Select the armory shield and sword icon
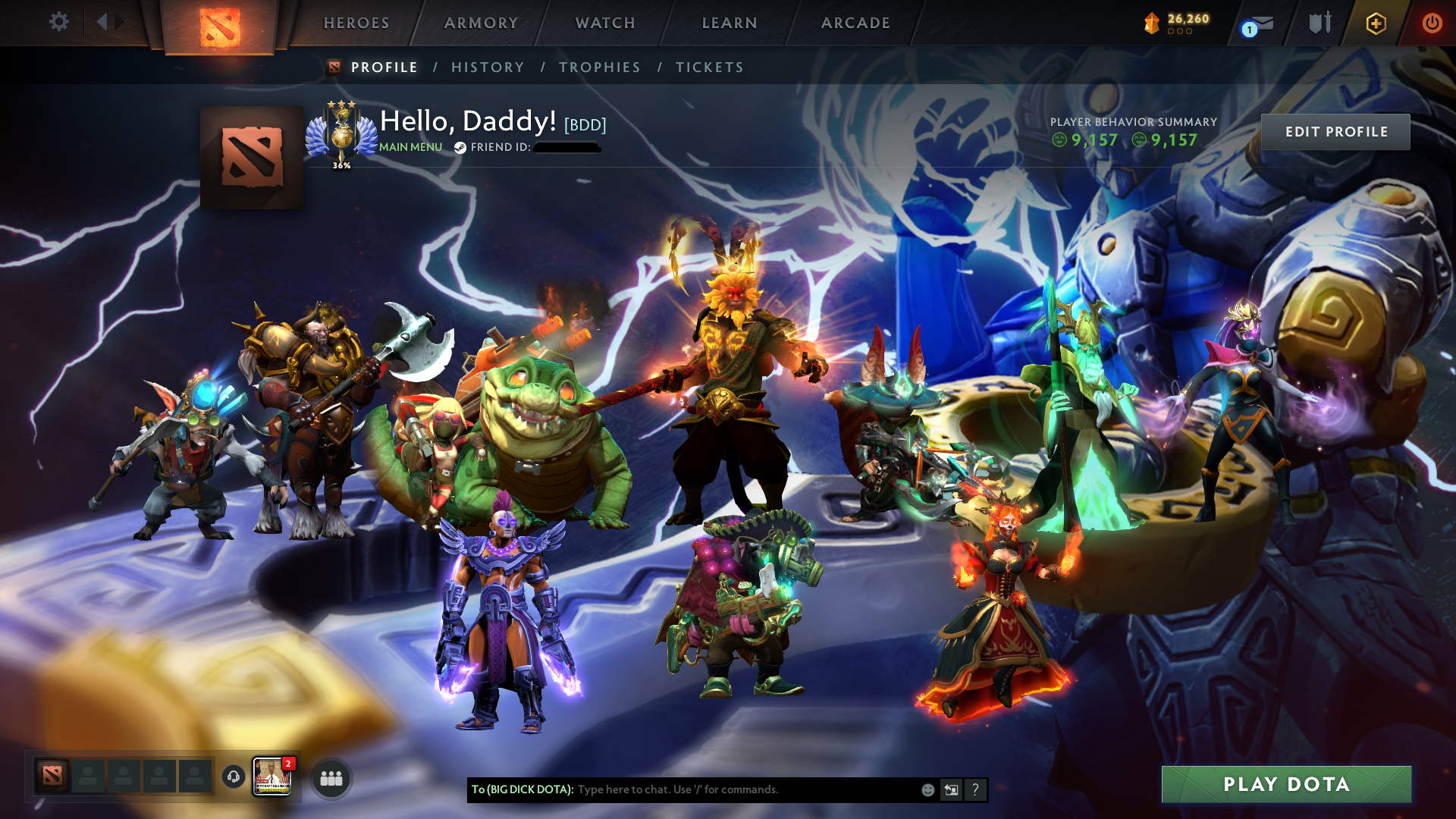Viewport: 1456px width, 819px height. click(x=1319, y=23)
